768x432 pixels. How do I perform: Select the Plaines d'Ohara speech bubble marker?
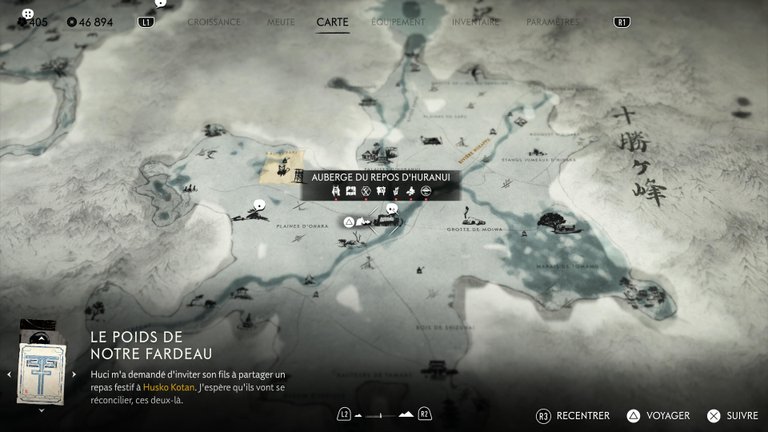259,206
